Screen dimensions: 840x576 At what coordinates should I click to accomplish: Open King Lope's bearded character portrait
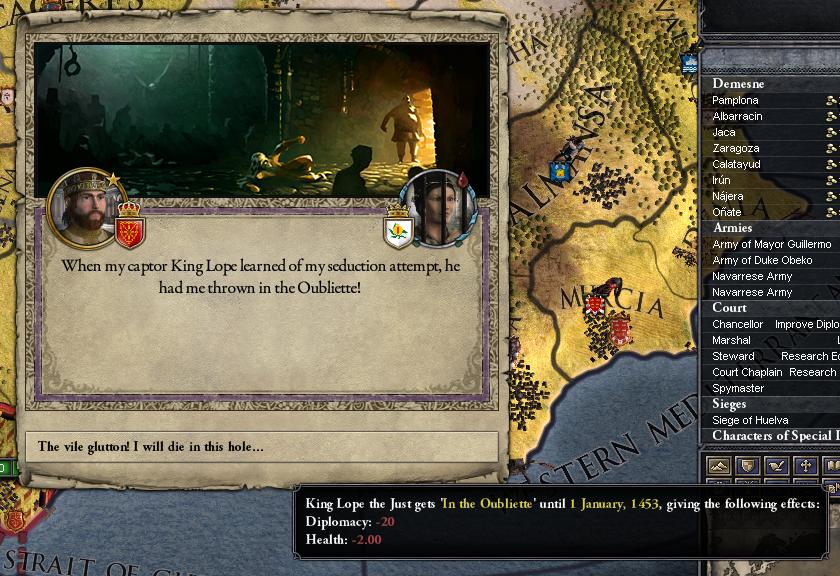[x=86, y=208]
